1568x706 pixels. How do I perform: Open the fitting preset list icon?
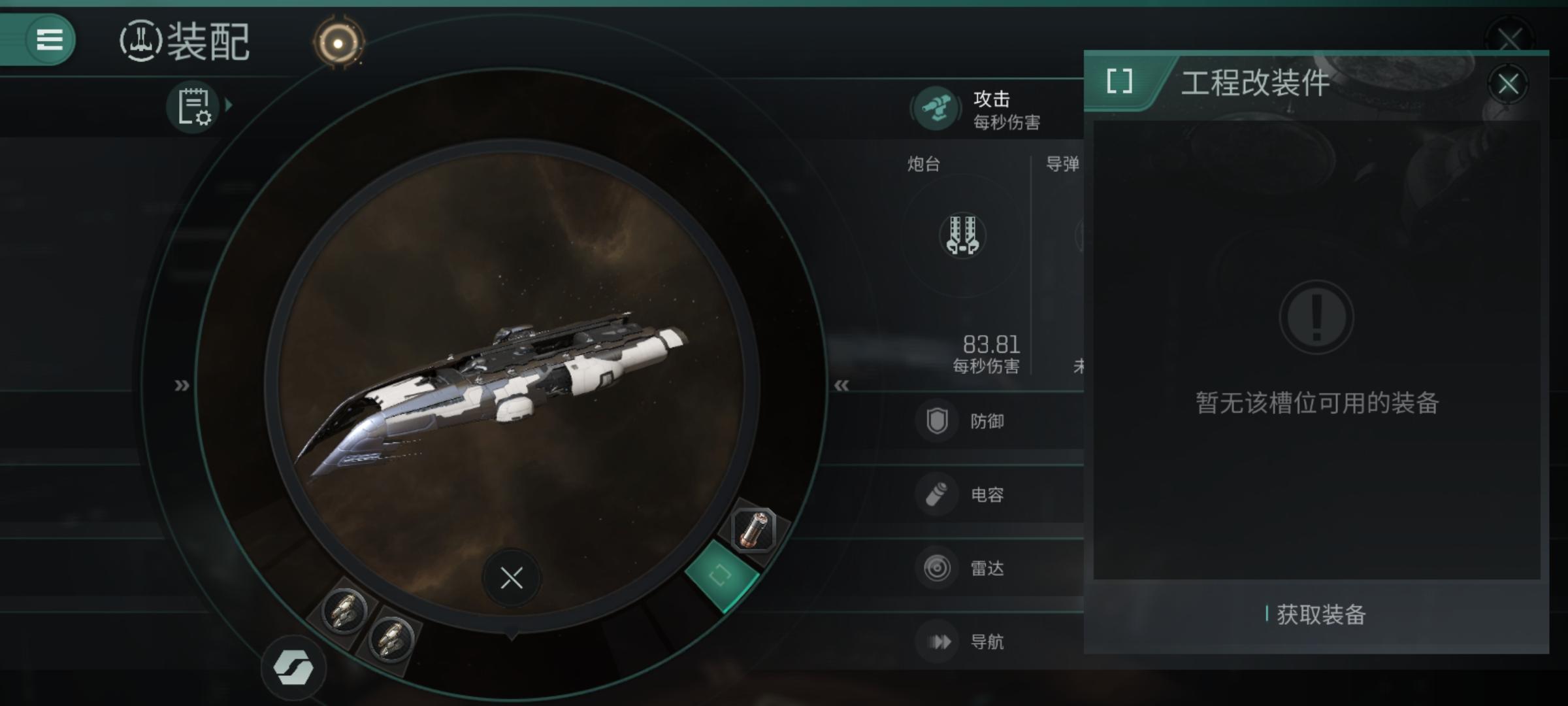pos(195,107)
